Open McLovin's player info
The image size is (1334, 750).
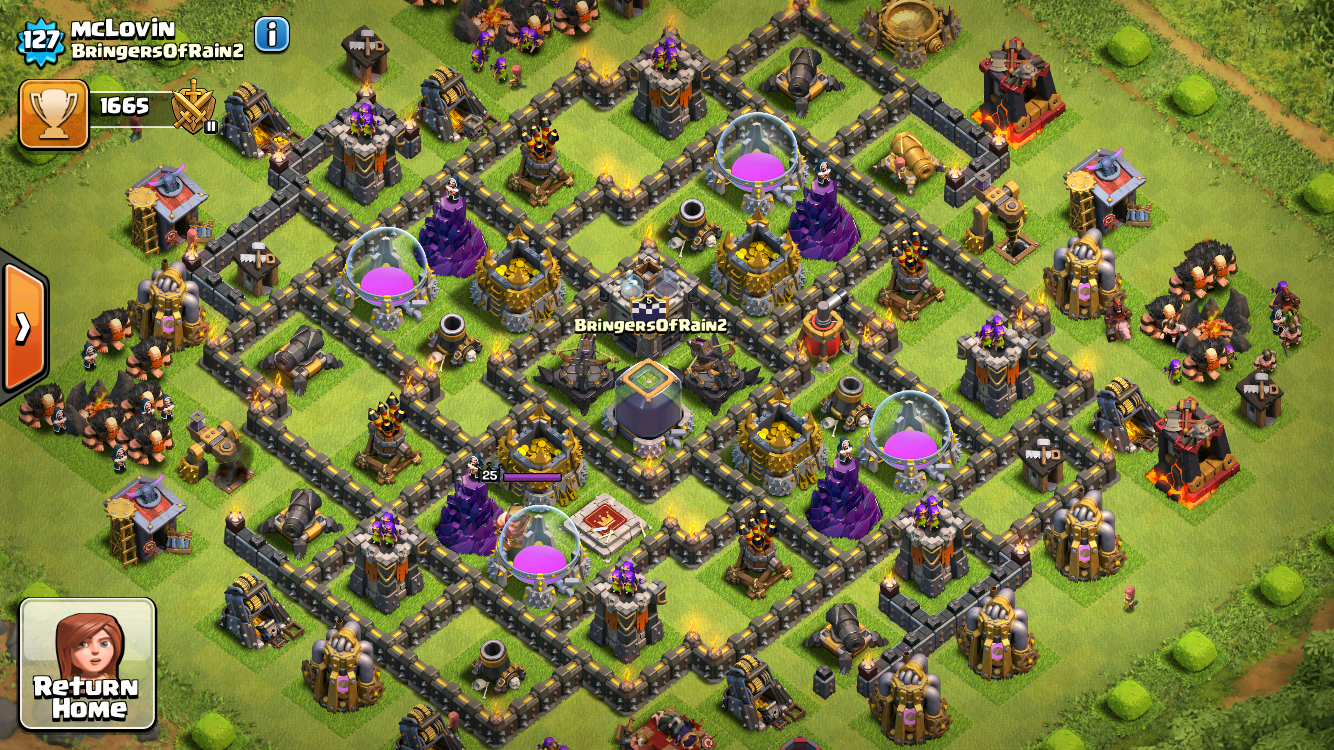coord(272,35)
